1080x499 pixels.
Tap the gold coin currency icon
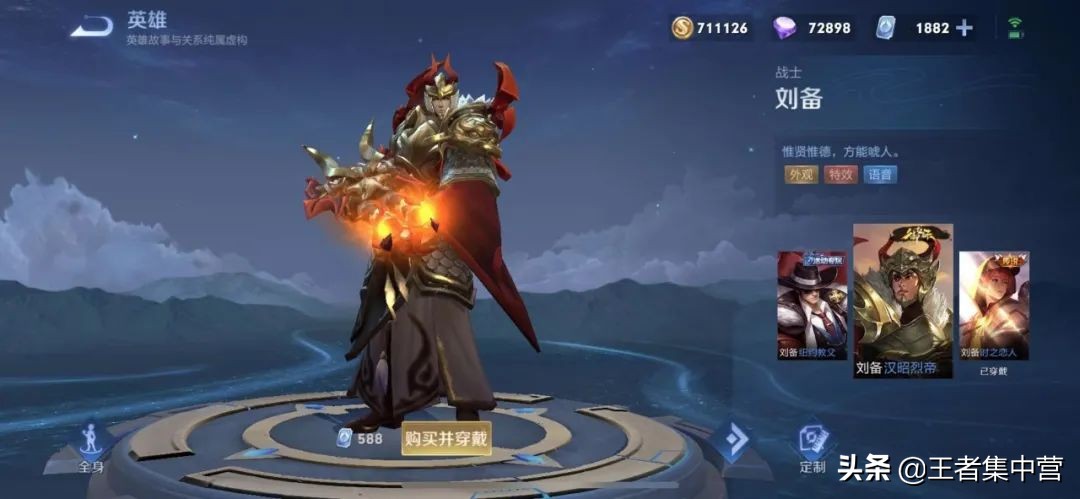(683, 28)
